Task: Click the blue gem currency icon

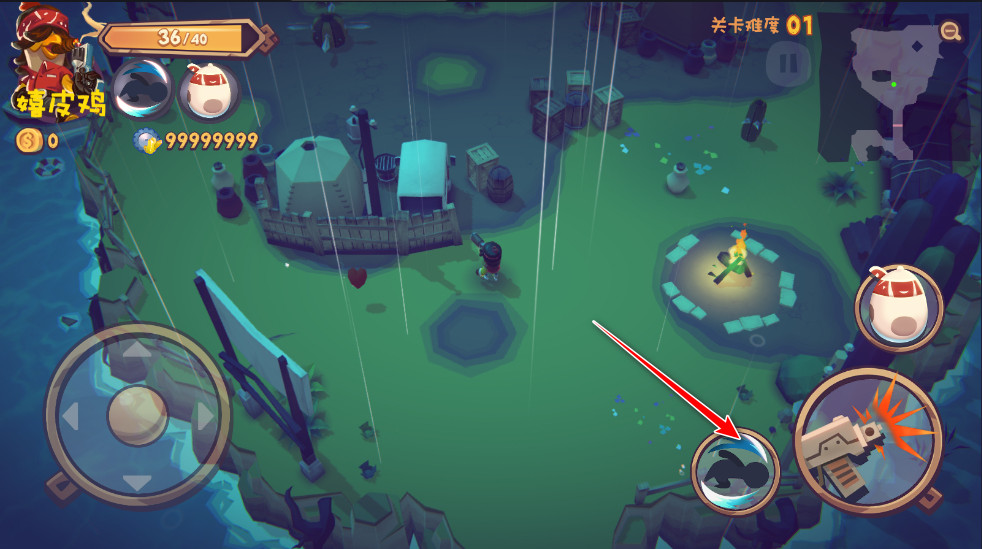Action: [x=148, y=141]
